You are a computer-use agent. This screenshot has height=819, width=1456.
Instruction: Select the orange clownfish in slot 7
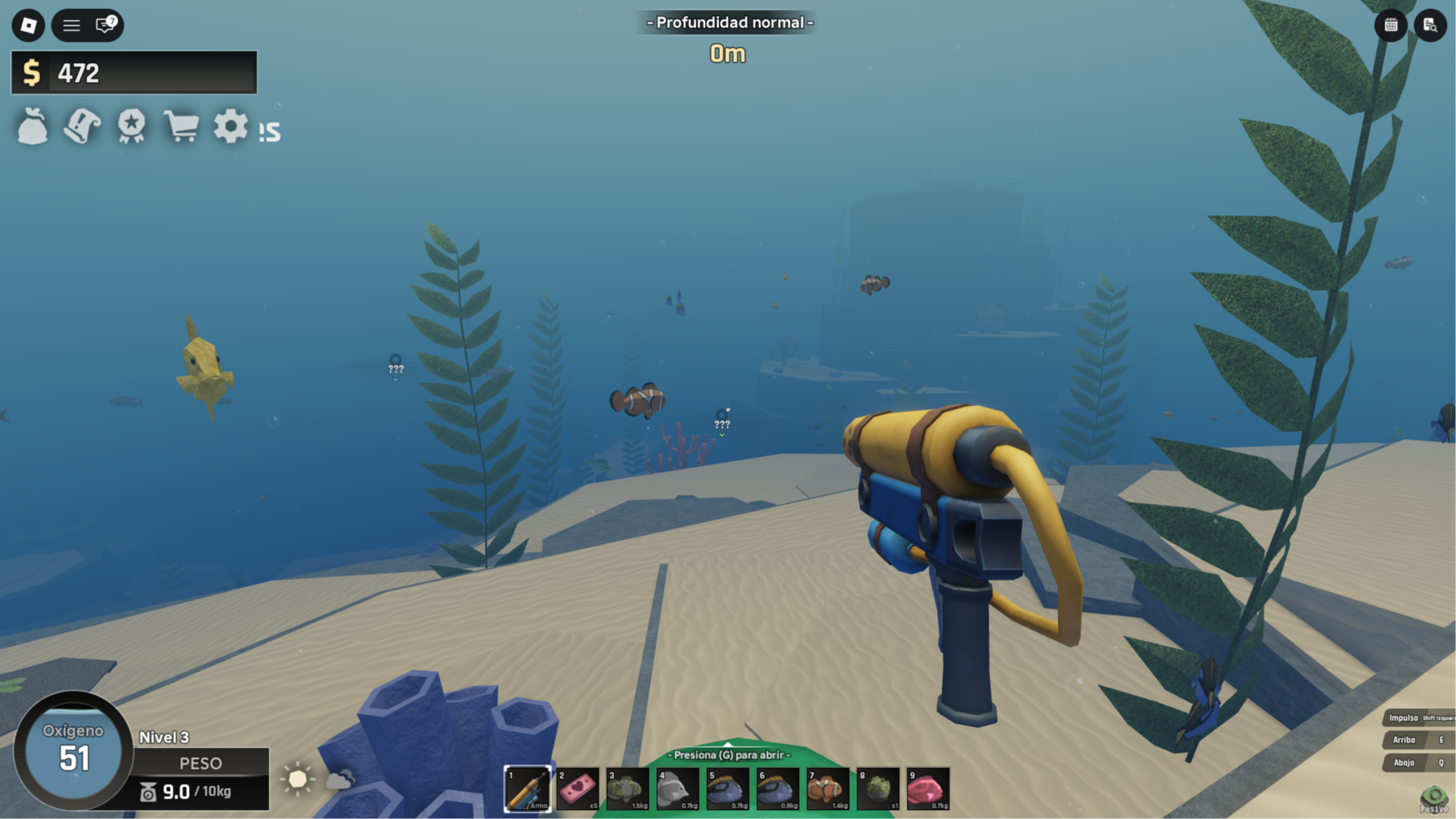(828, 789)
